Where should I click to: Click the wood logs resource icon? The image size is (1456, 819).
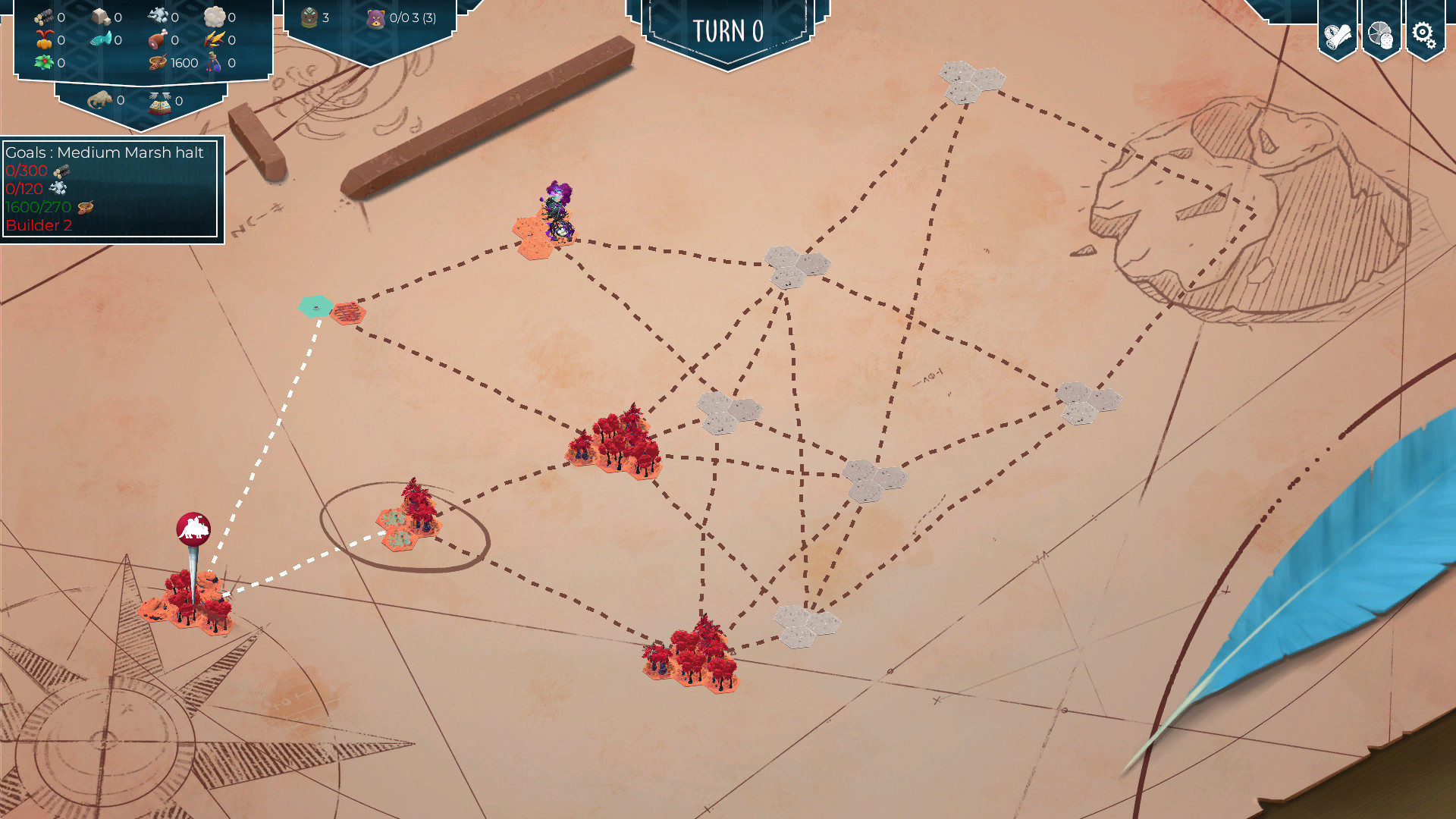click(44, 17)
